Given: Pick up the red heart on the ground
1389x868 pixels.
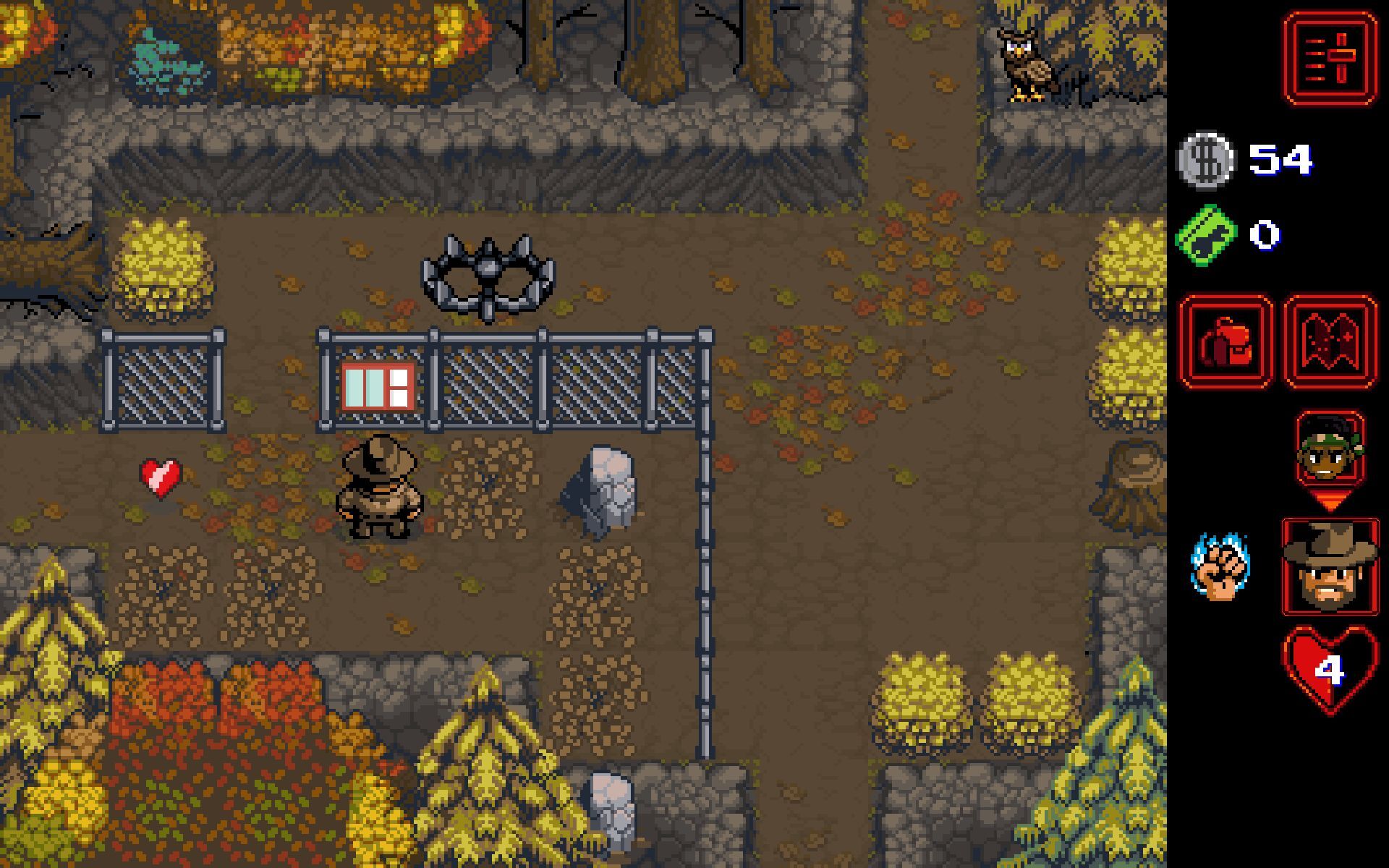Looking at the screenshot, I should (x=160, y=477).
